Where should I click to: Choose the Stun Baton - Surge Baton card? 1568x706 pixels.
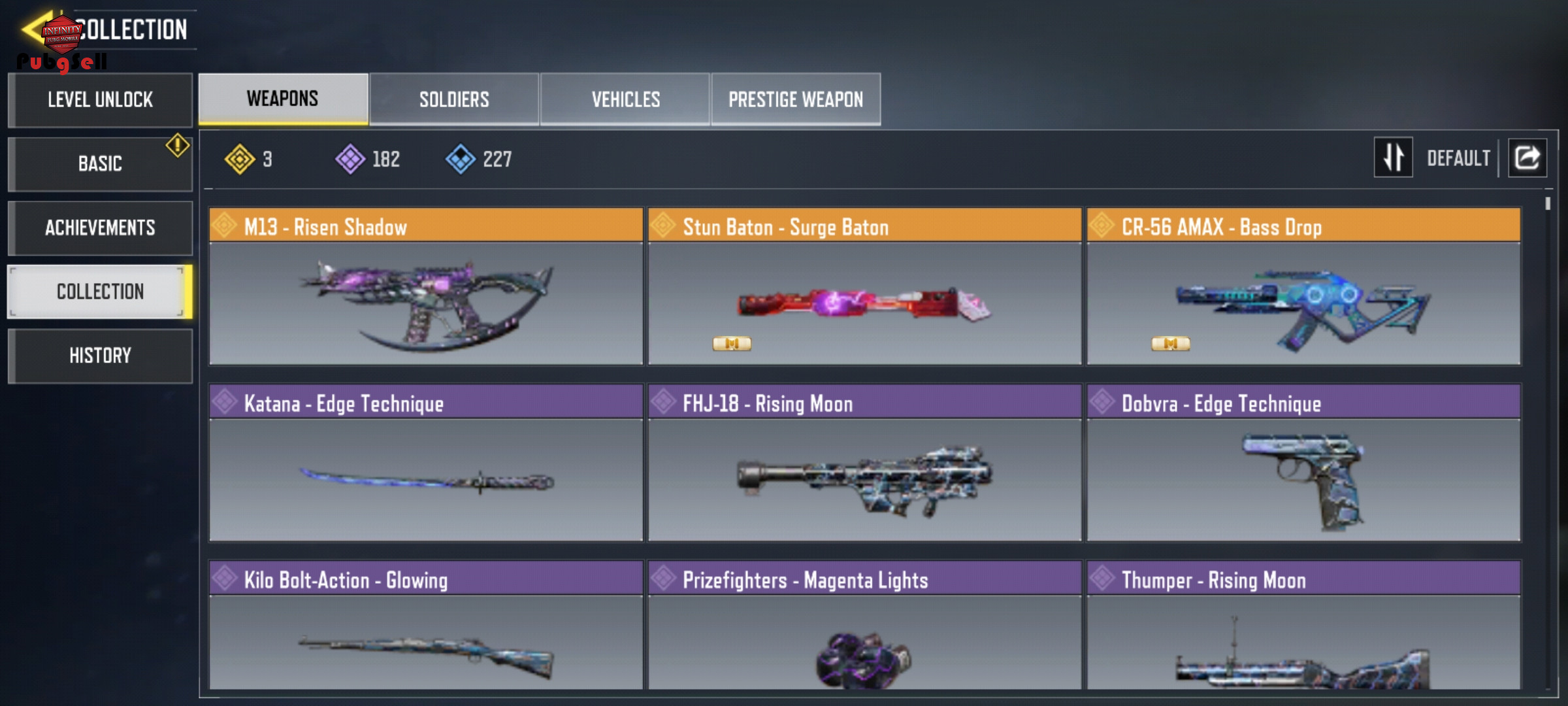(x=864, y=286)
